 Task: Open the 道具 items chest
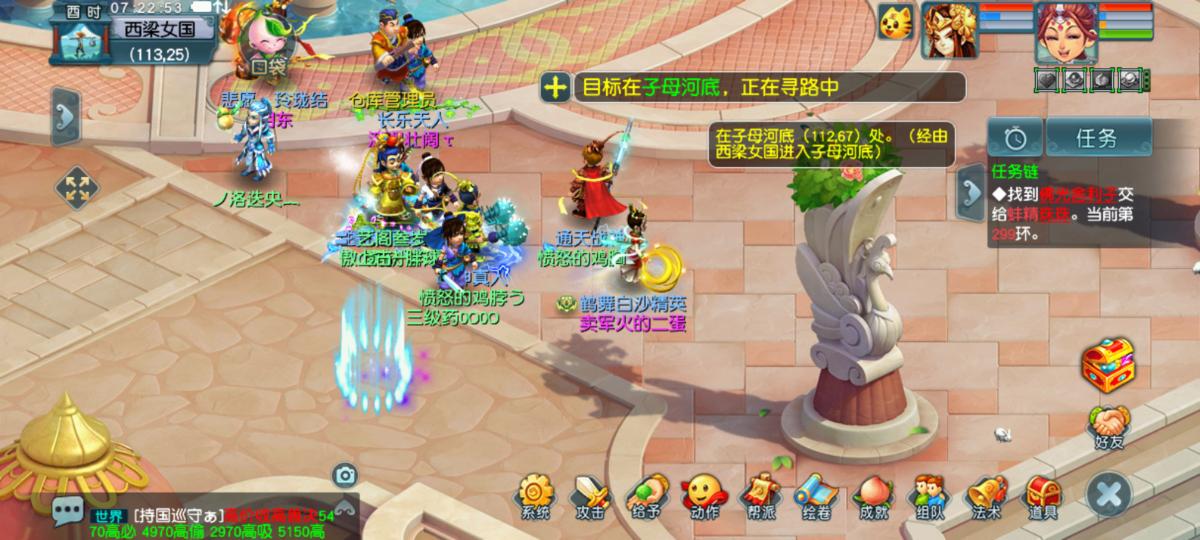pos(1042,496)
